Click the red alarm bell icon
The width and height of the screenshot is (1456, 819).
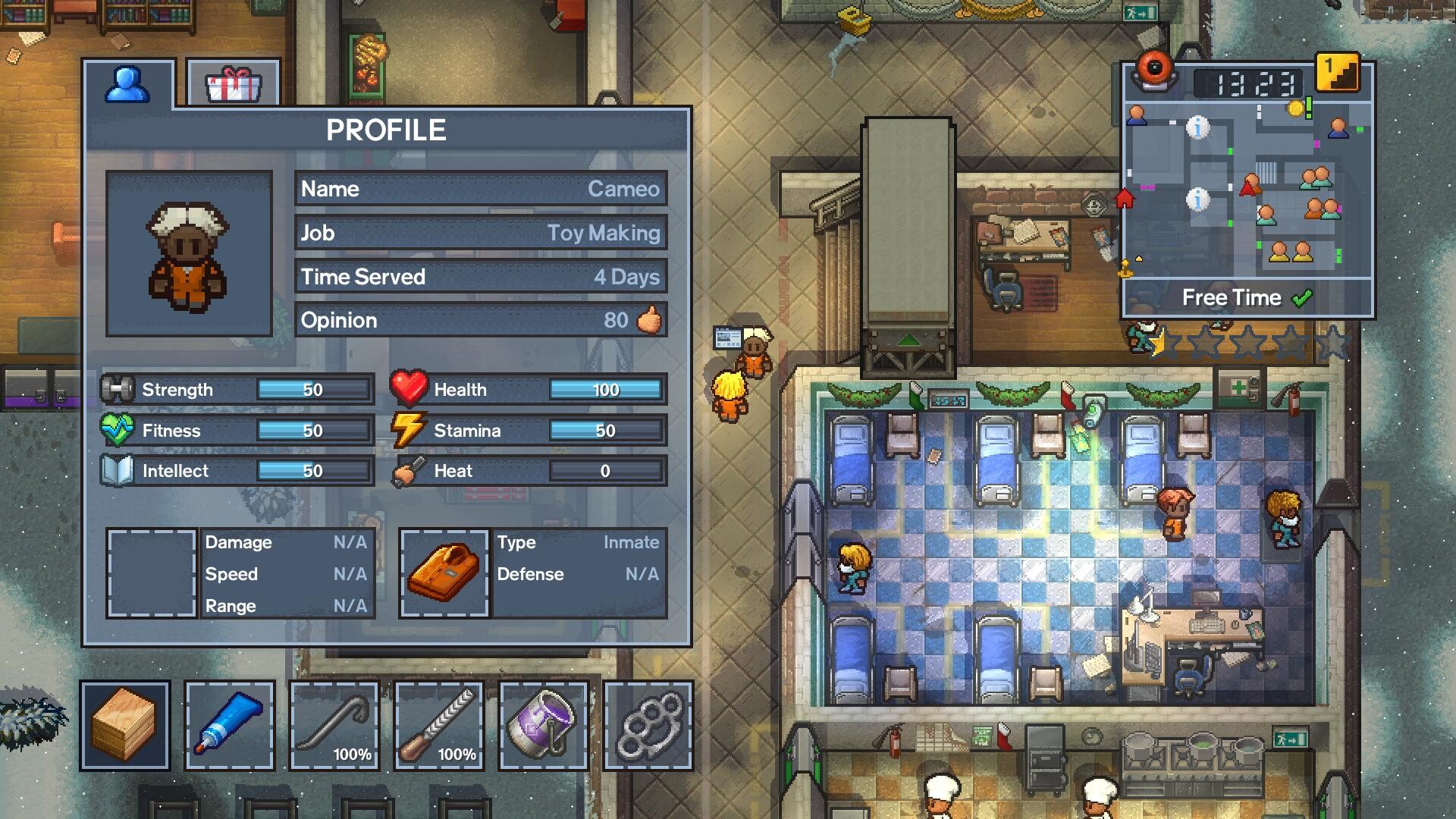1153,70
